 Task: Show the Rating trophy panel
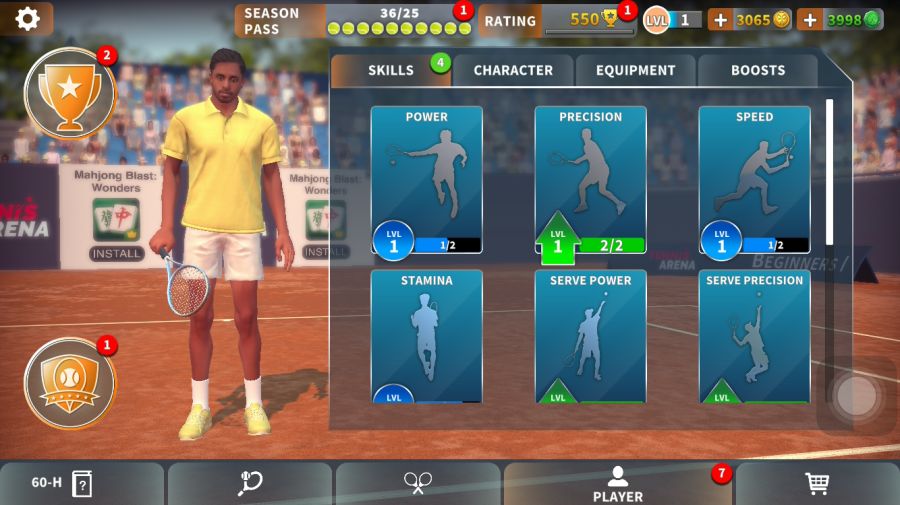(556, 20)
